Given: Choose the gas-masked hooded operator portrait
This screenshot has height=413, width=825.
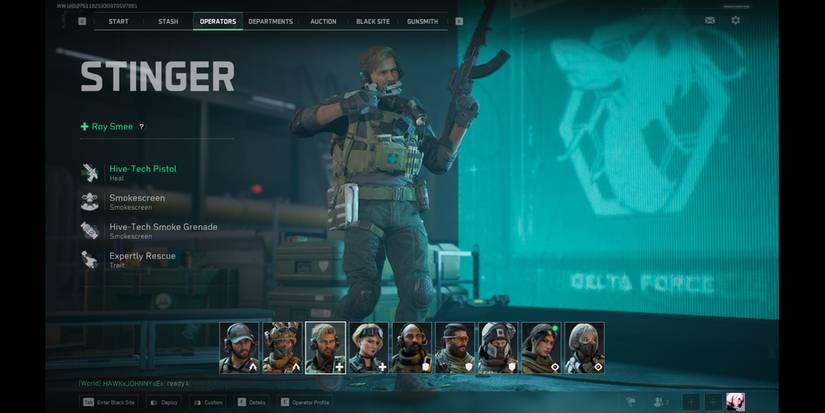Looking at the screenshot, I should [x=498, y=347].
